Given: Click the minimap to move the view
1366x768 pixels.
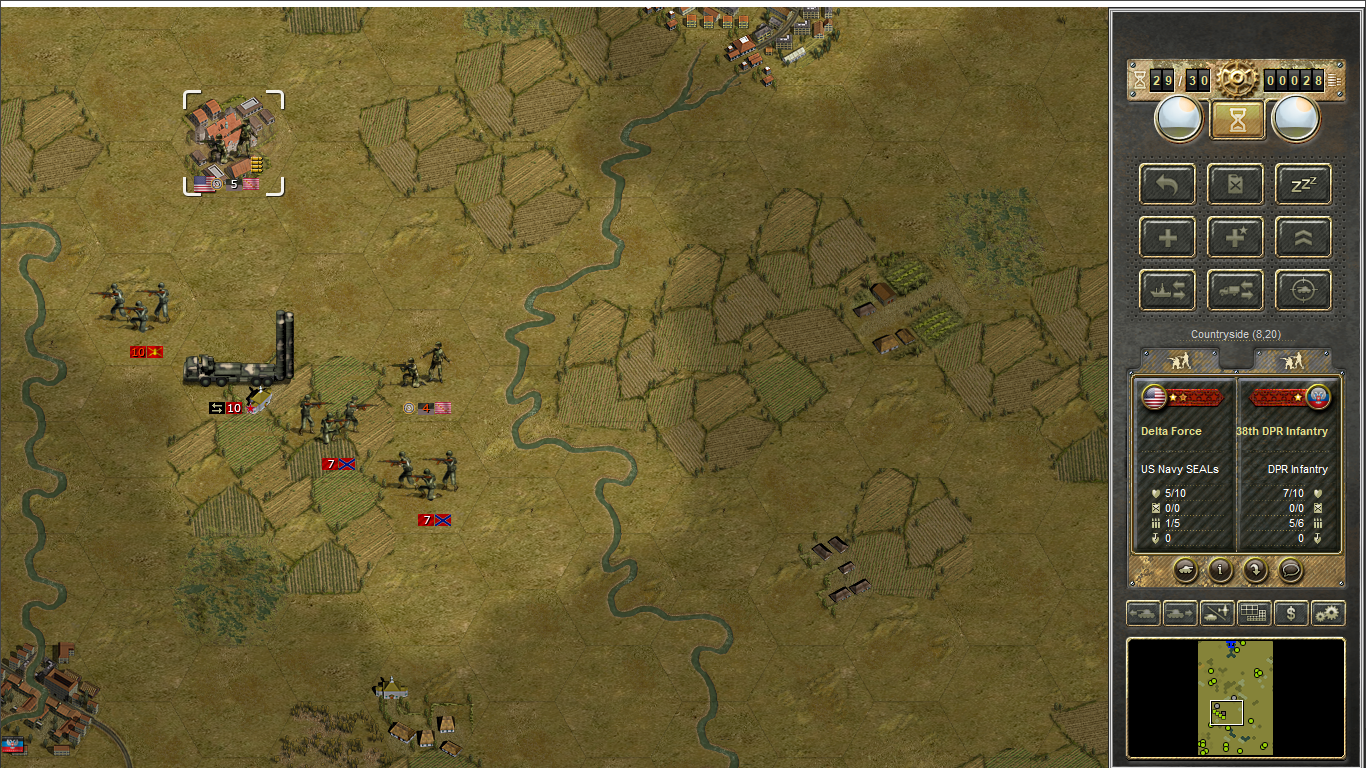Looking at the screenshot, I should pos(1236,697).
